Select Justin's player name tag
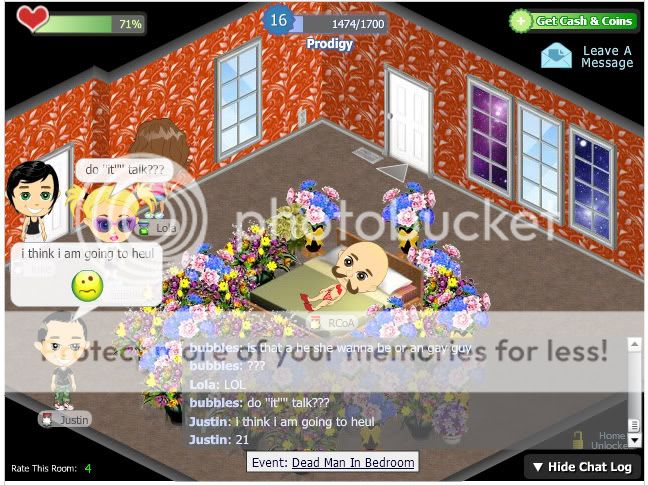This screenshot has width=648, height=485. (66, 420)
